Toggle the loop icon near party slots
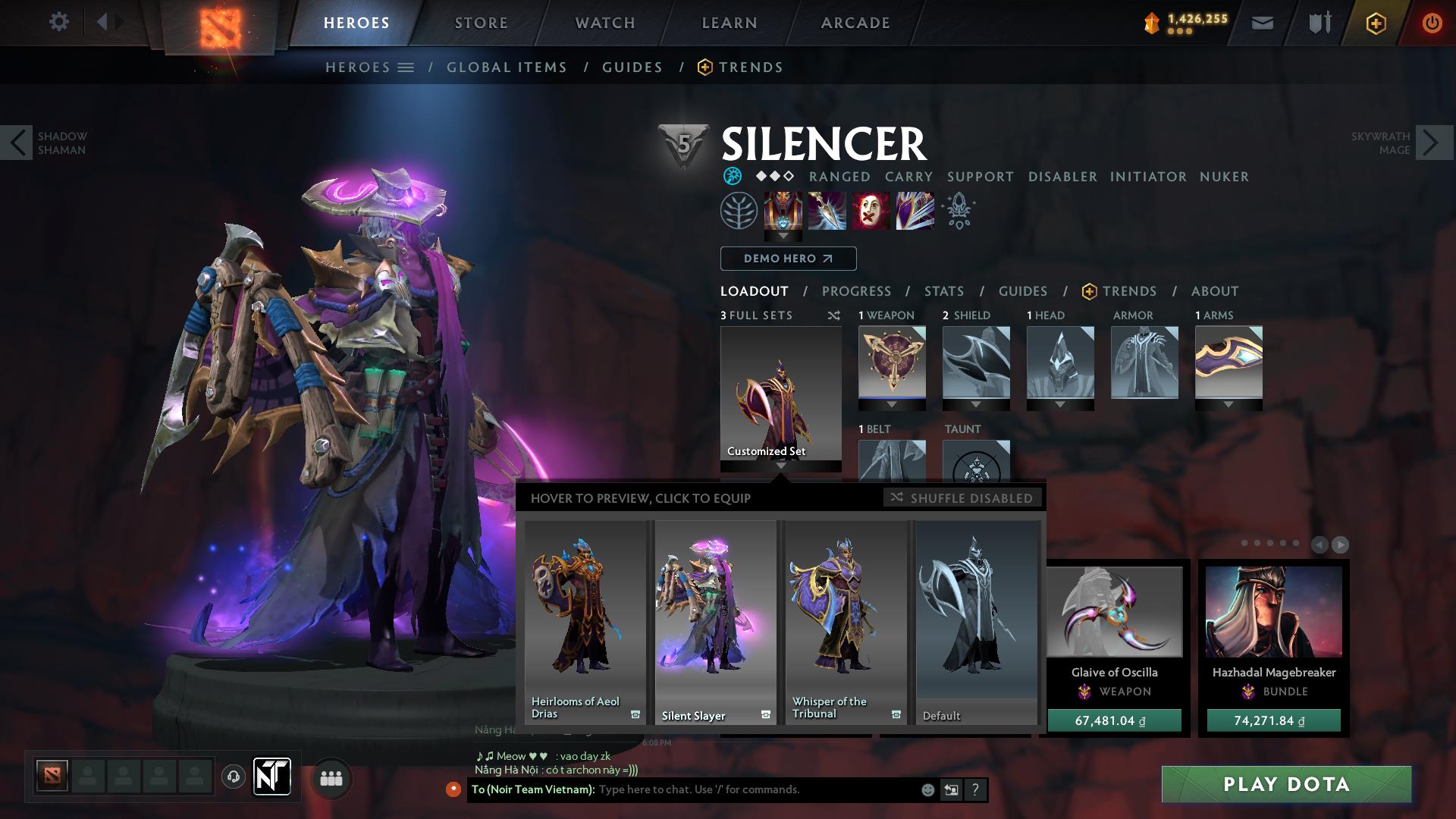The image size is (1456, 819). coord(234,778)
